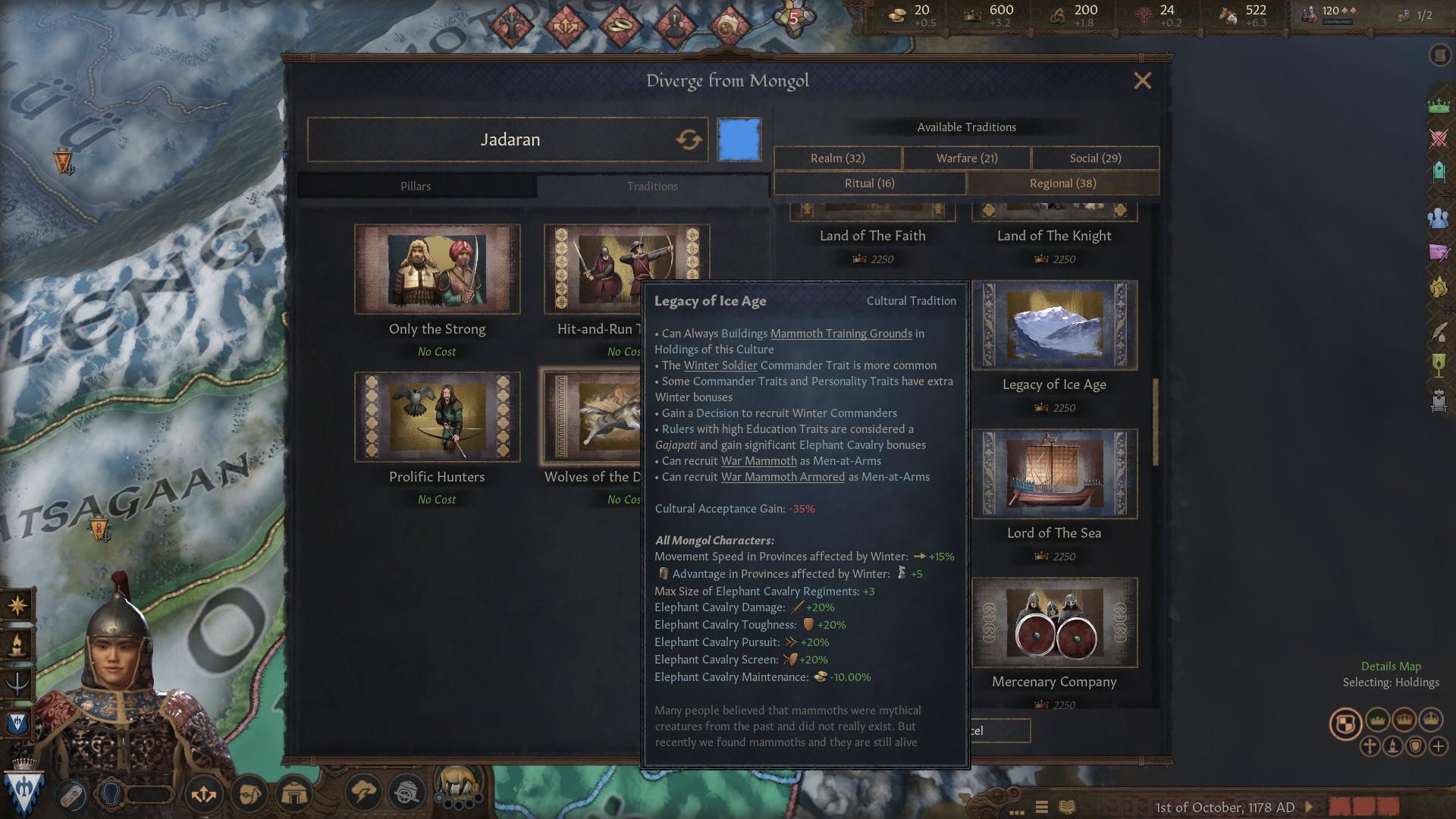1456x819 pixels.
Task: Pick the blue culture color swatch
Action: [x=739, y=140]
